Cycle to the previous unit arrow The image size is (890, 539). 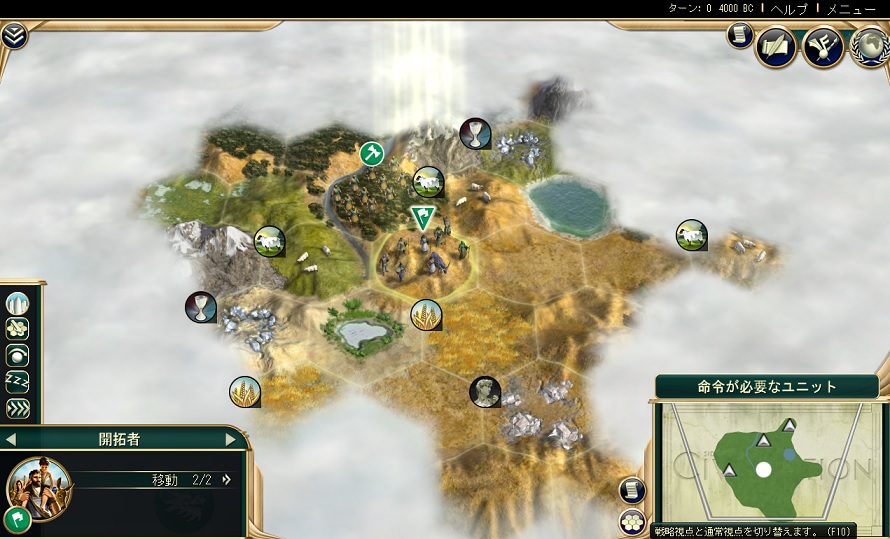(x=11, y=439)
